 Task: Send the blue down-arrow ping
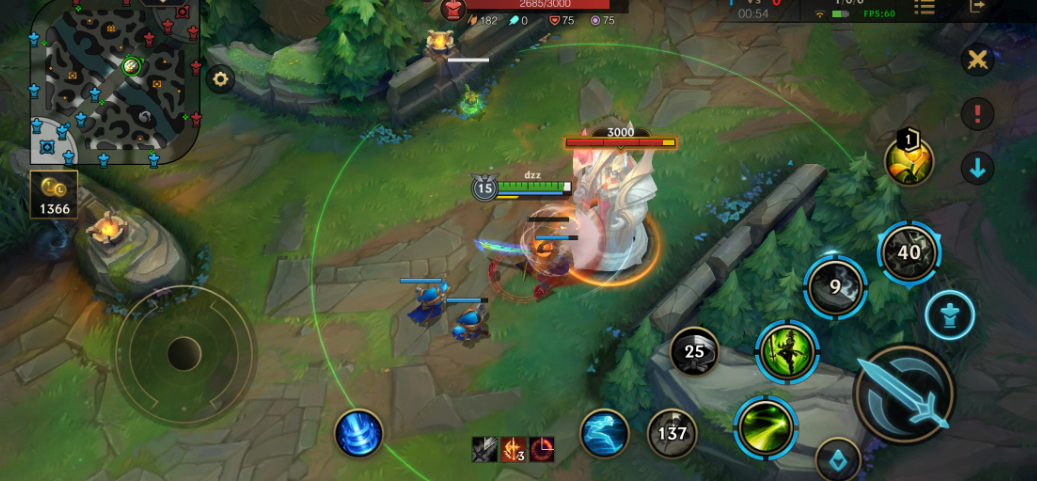977,167
